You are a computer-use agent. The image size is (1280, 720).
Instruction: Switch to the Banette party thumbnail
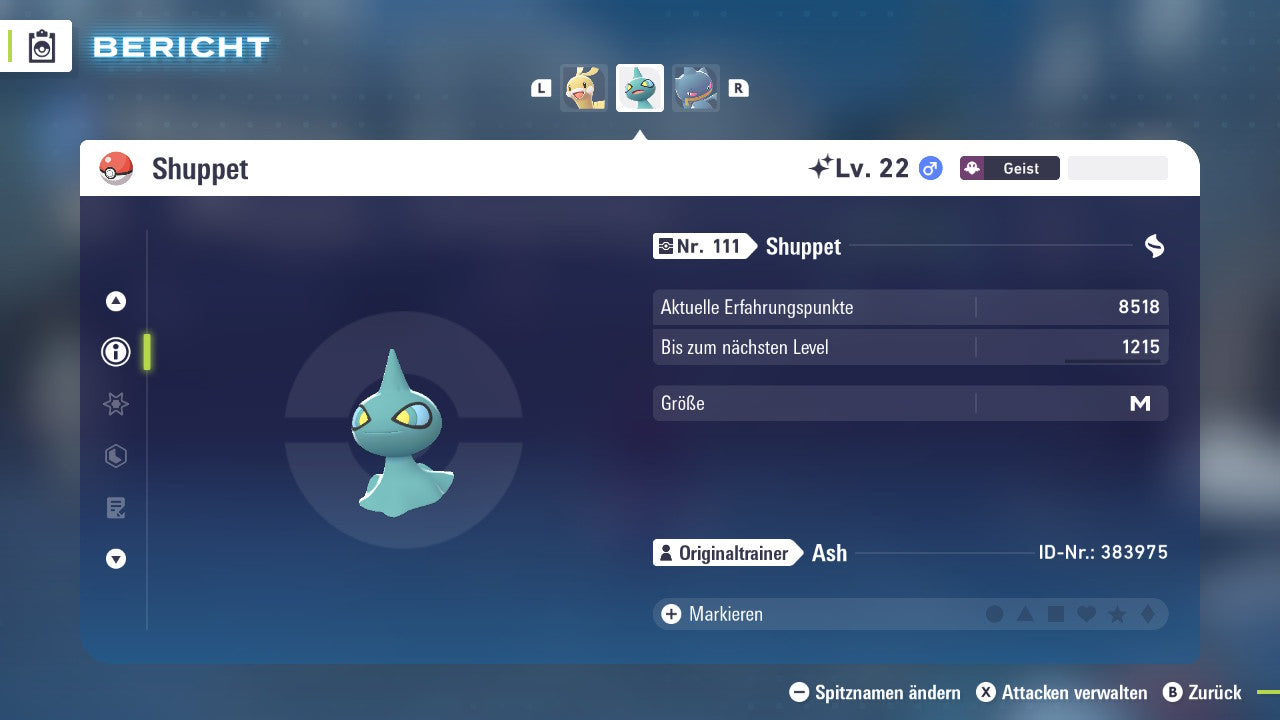click(x=696, y=87)
